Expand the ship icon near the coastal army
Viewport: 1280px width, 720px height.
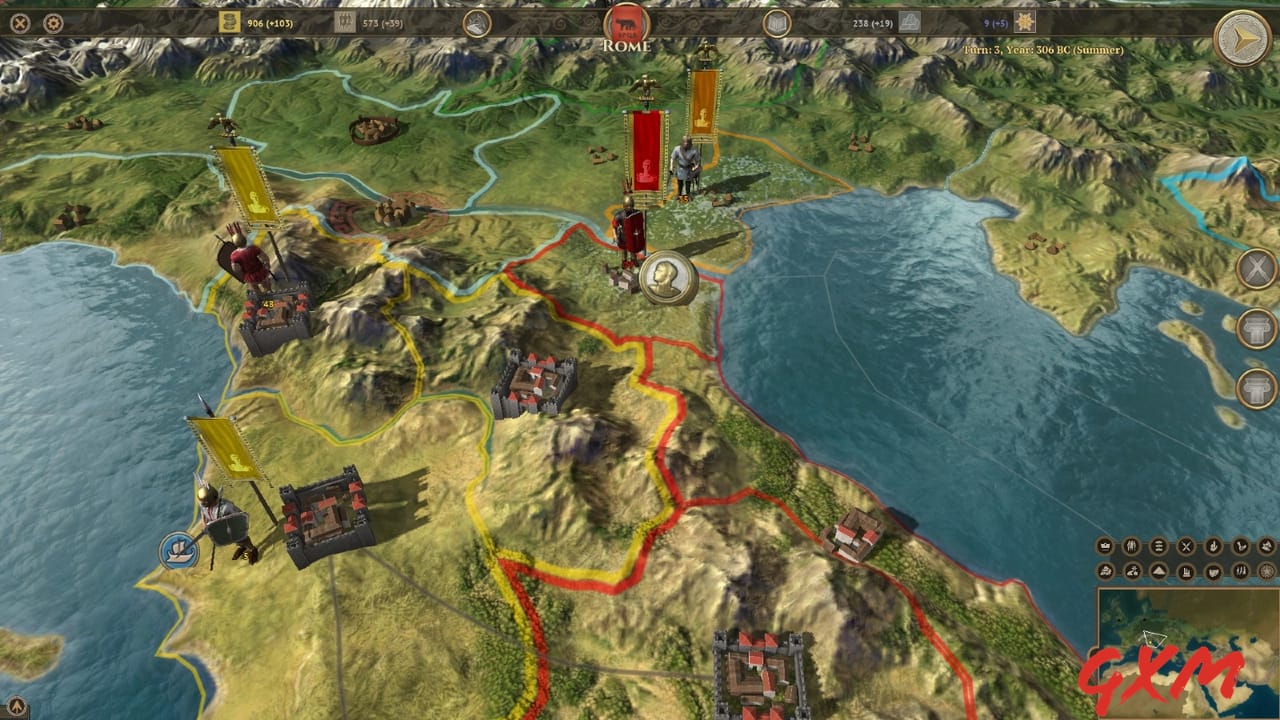tap(177, 550)
